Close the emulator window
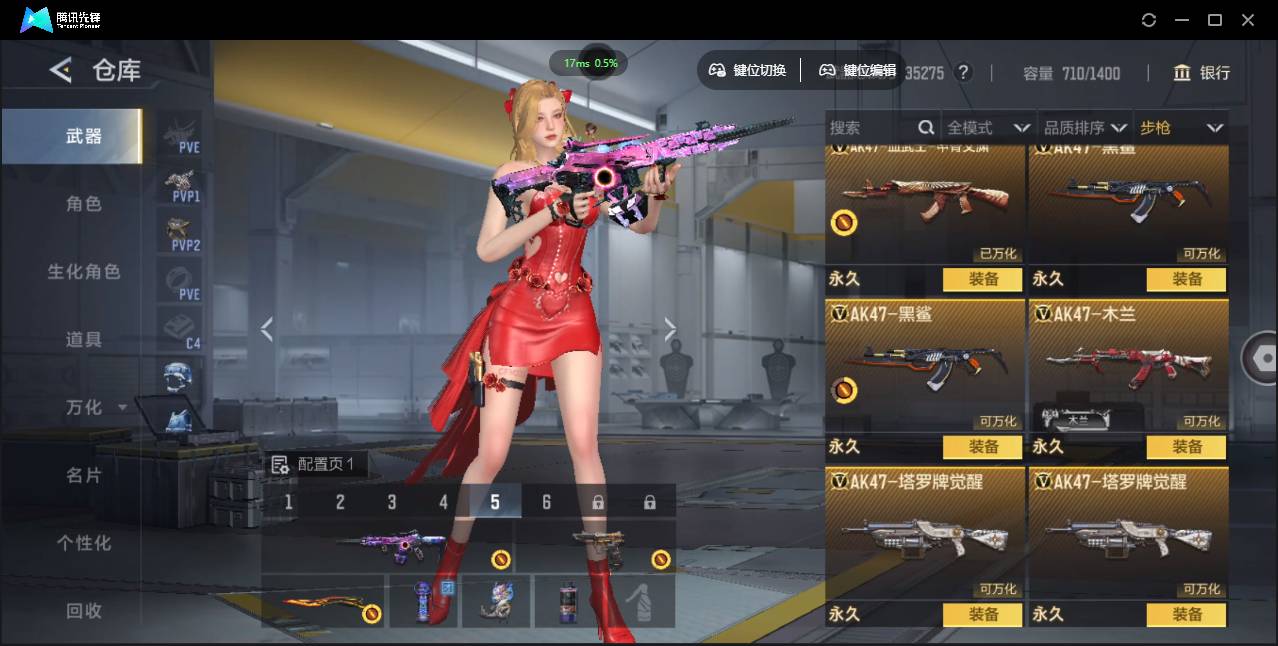This screenshot has height=646, width=1278. click(x=1248, y=20)
